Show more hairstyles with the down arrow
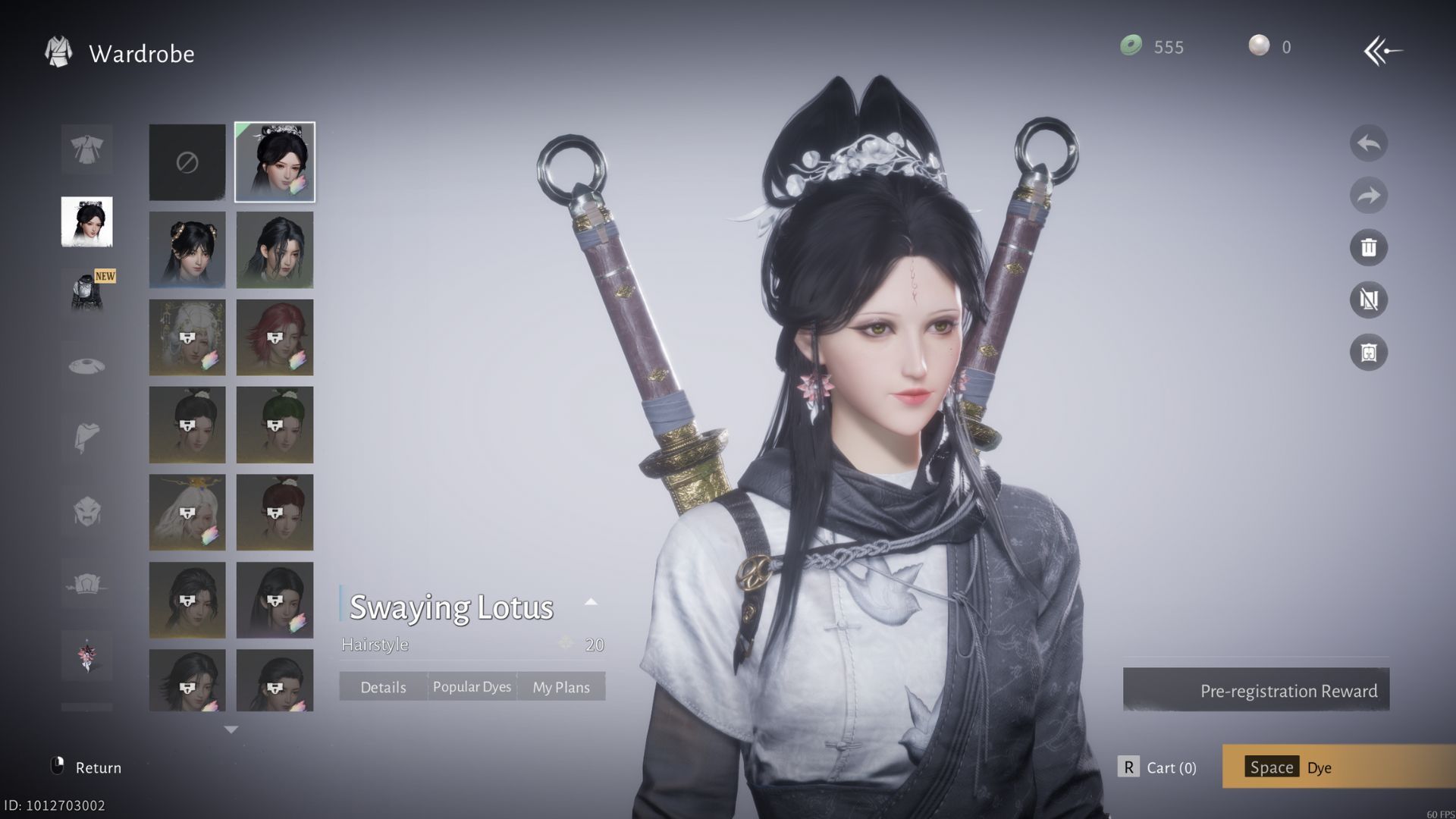This screenshot has height=819, width=1456. [x=231, y=730]
